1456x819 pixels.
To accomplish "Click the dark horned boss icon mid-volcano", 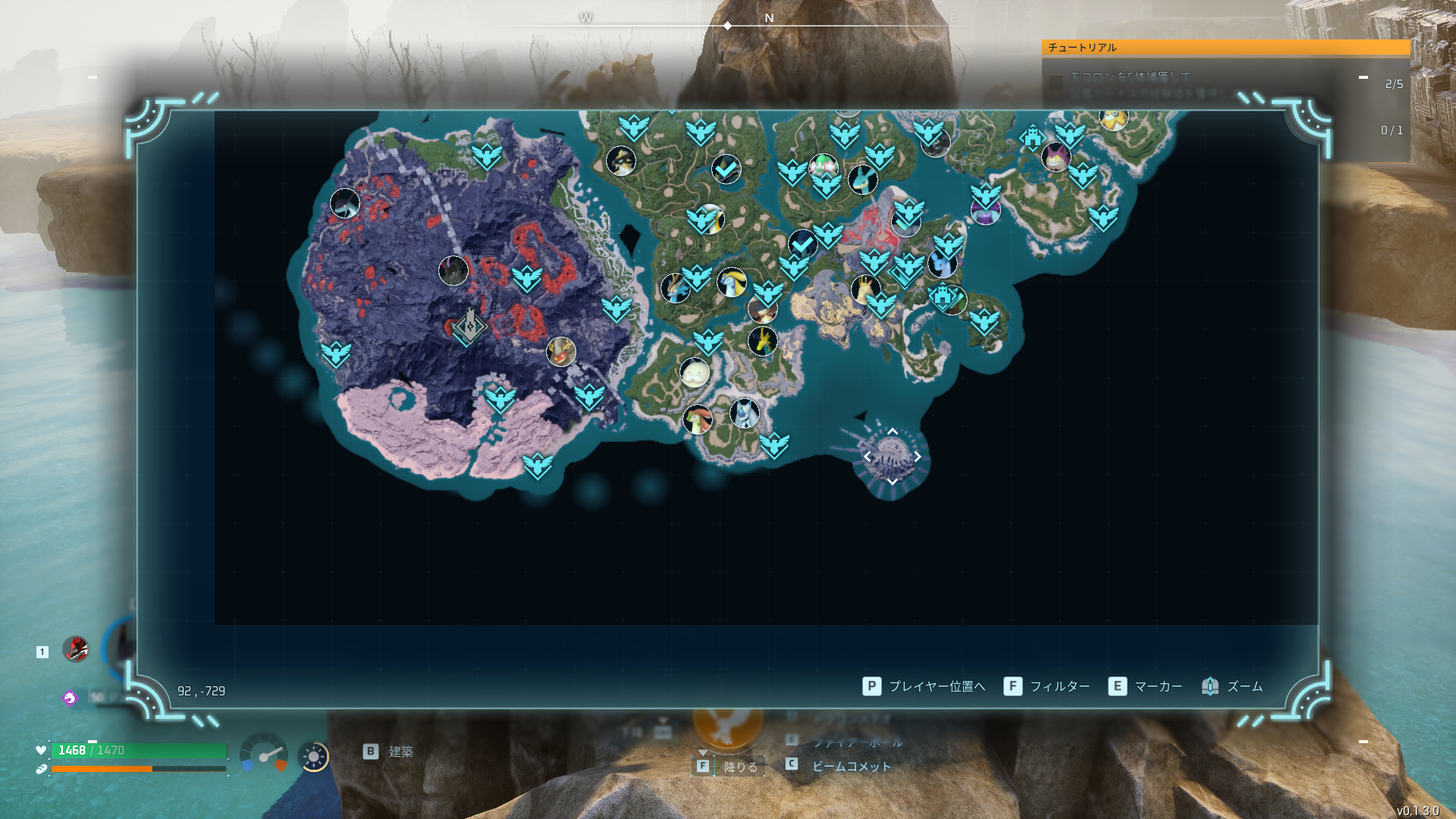I will [x=453, y=271].
